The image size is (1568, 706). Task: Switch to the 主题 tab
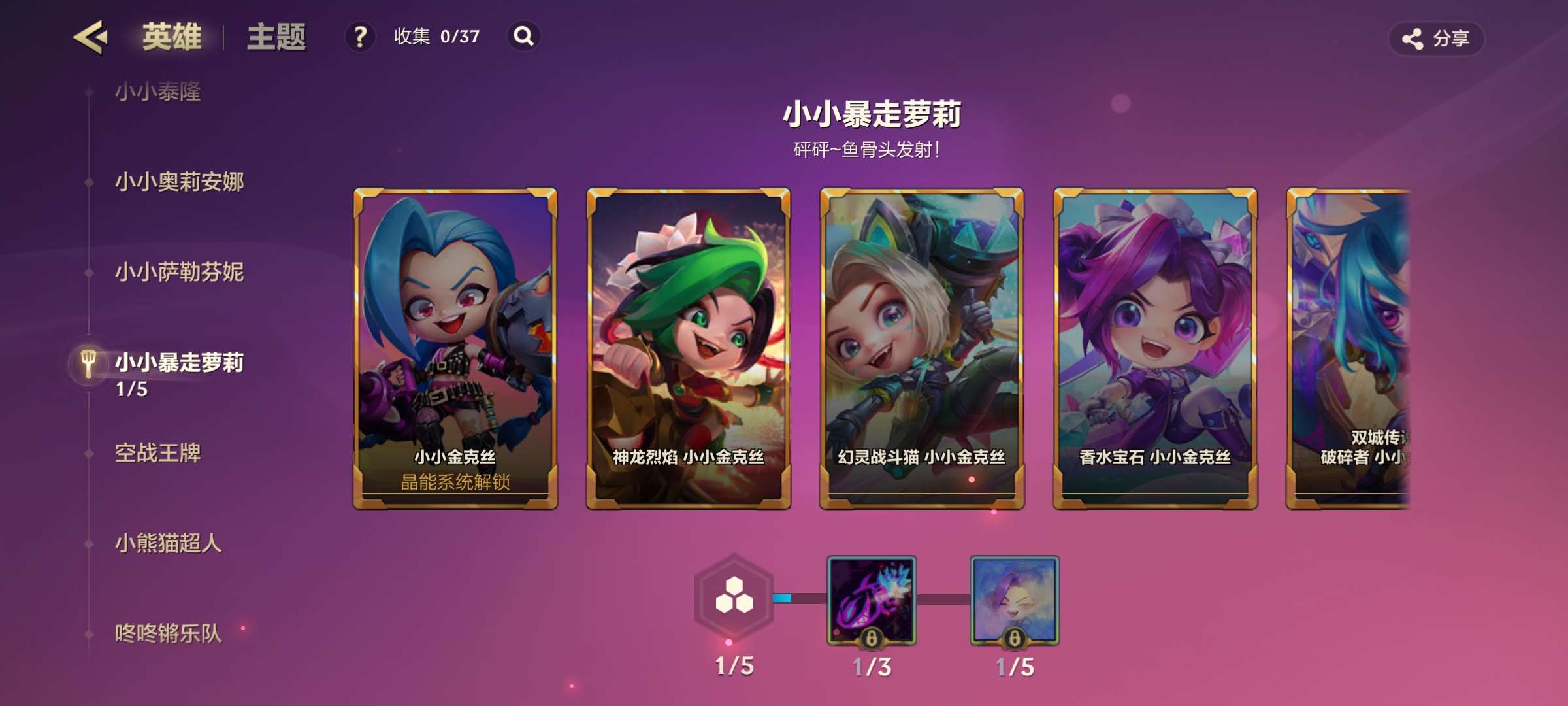[x=276, y=37]
